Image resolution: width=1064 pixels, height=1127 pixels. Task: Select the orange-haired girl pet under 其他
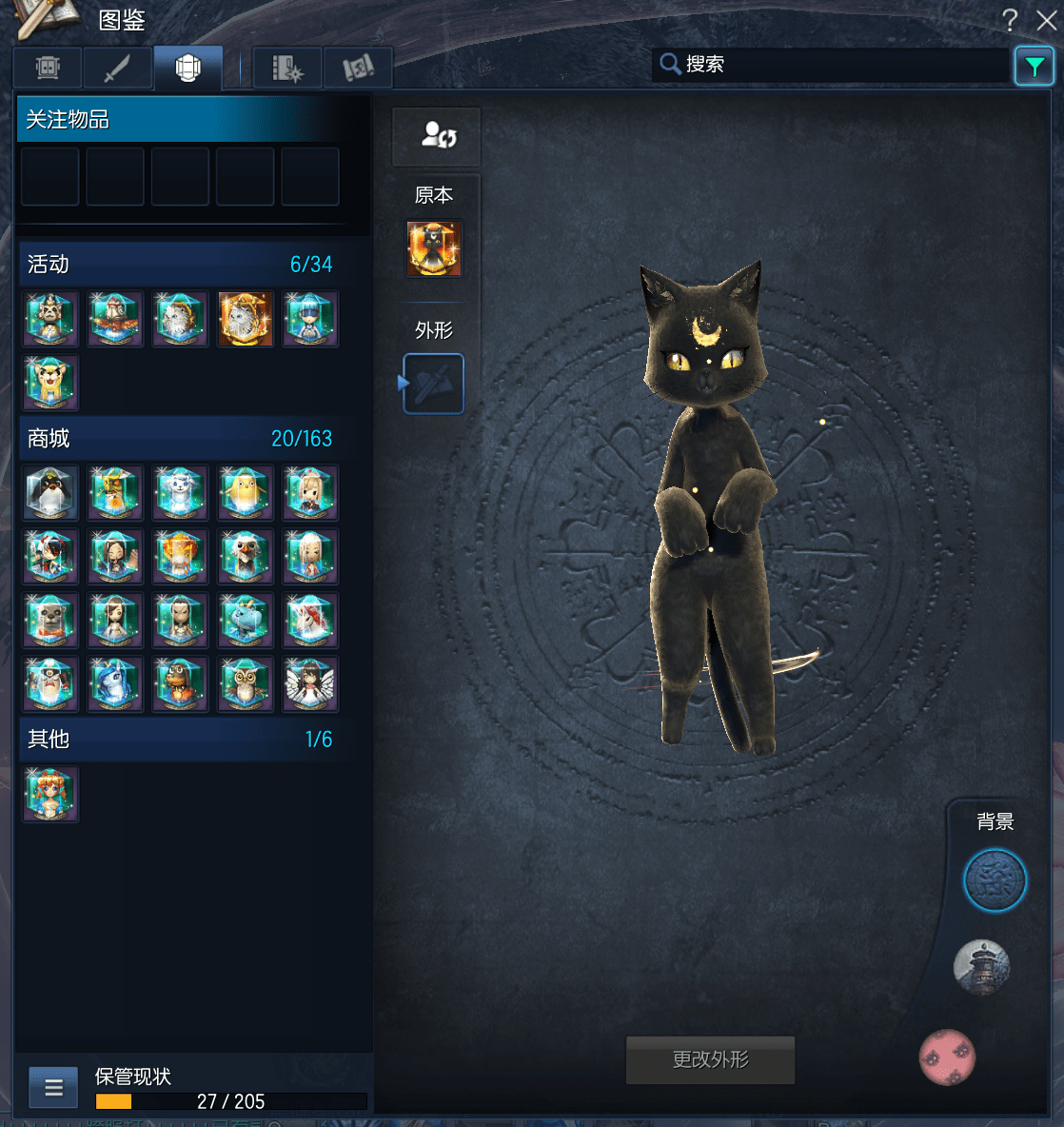(50, 795)
